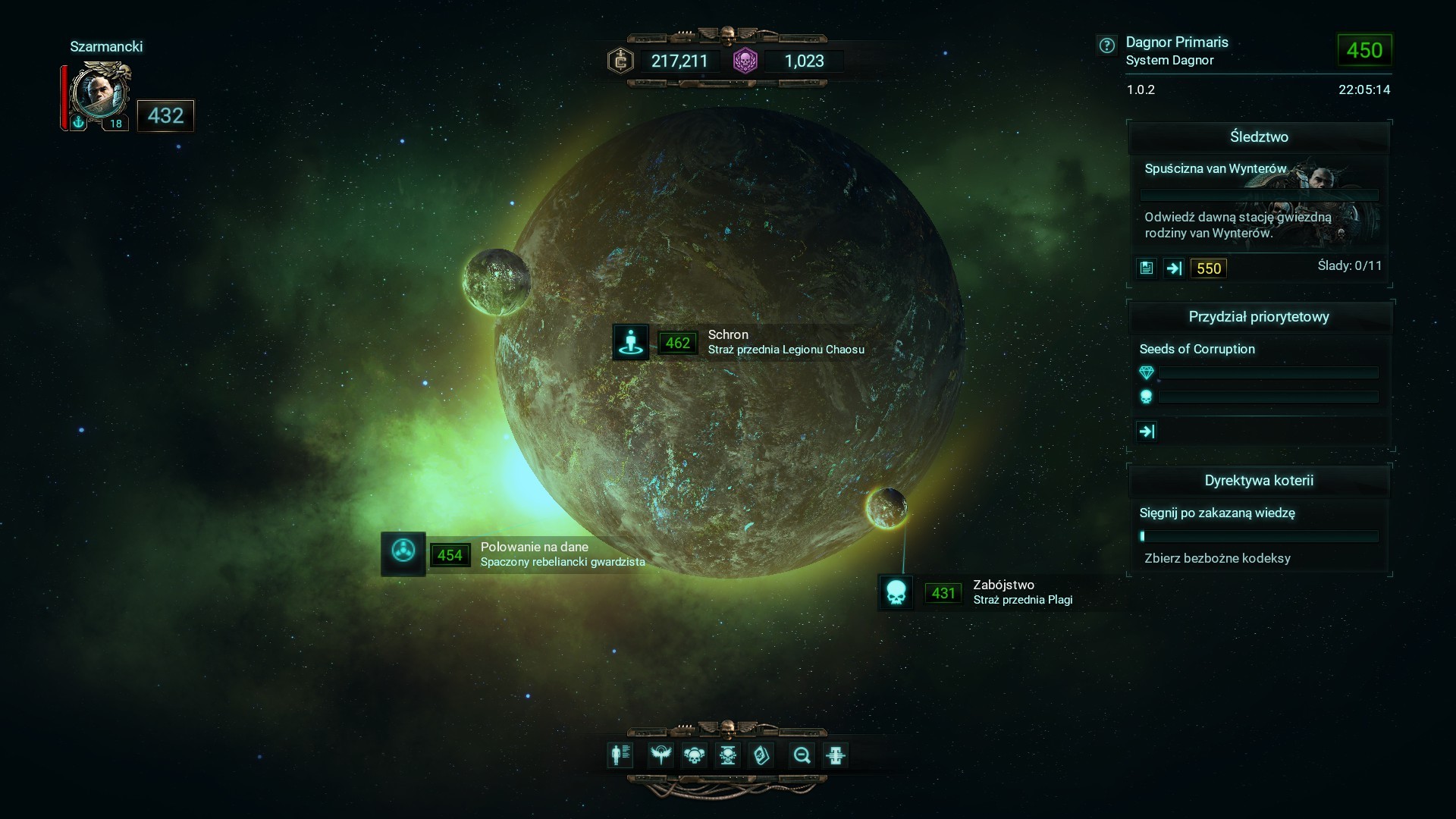Open the Szarmancki character portrait
The height and width of the screenshot is (819, 1456).
click(x=99, y=94)
